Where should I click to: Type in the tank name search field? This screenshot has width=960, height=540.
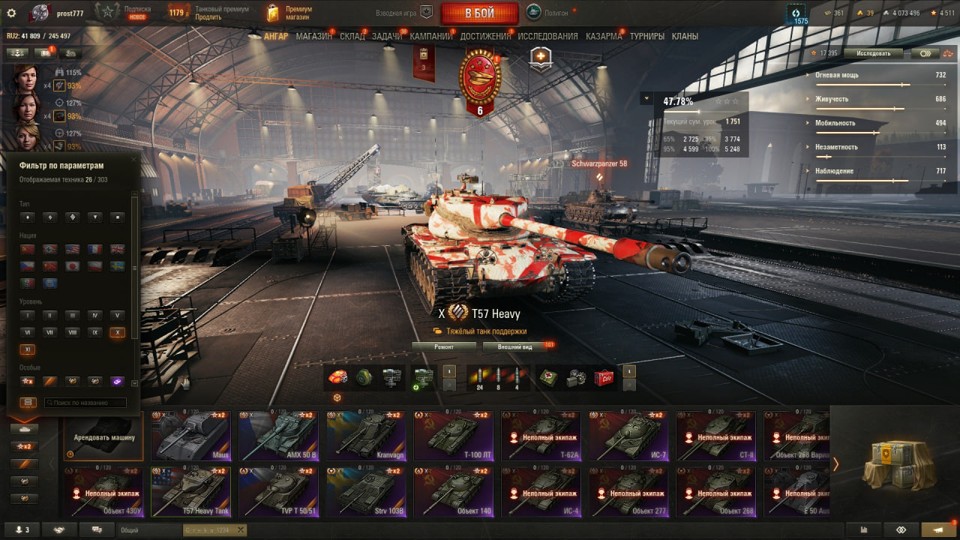tap(84, 402)
